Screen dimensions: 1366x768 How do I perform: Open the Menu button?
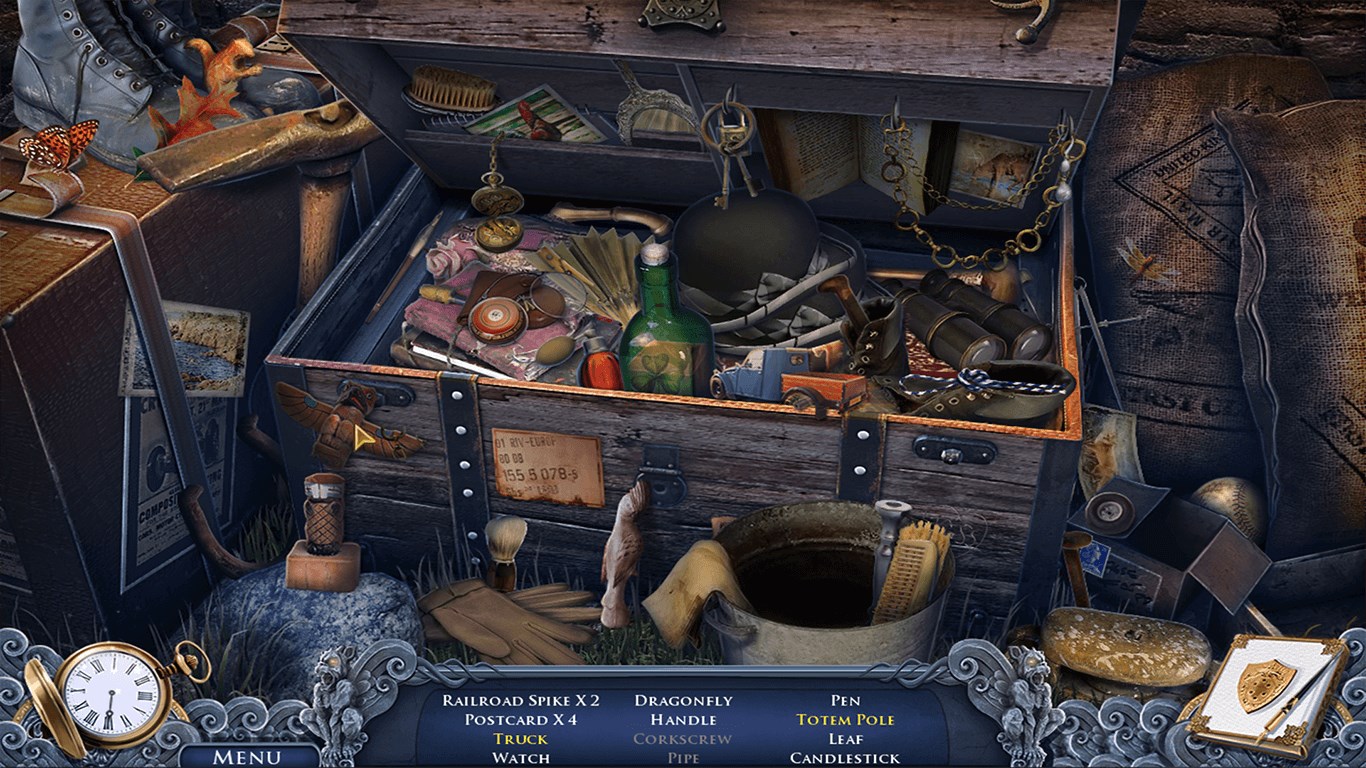247,756
